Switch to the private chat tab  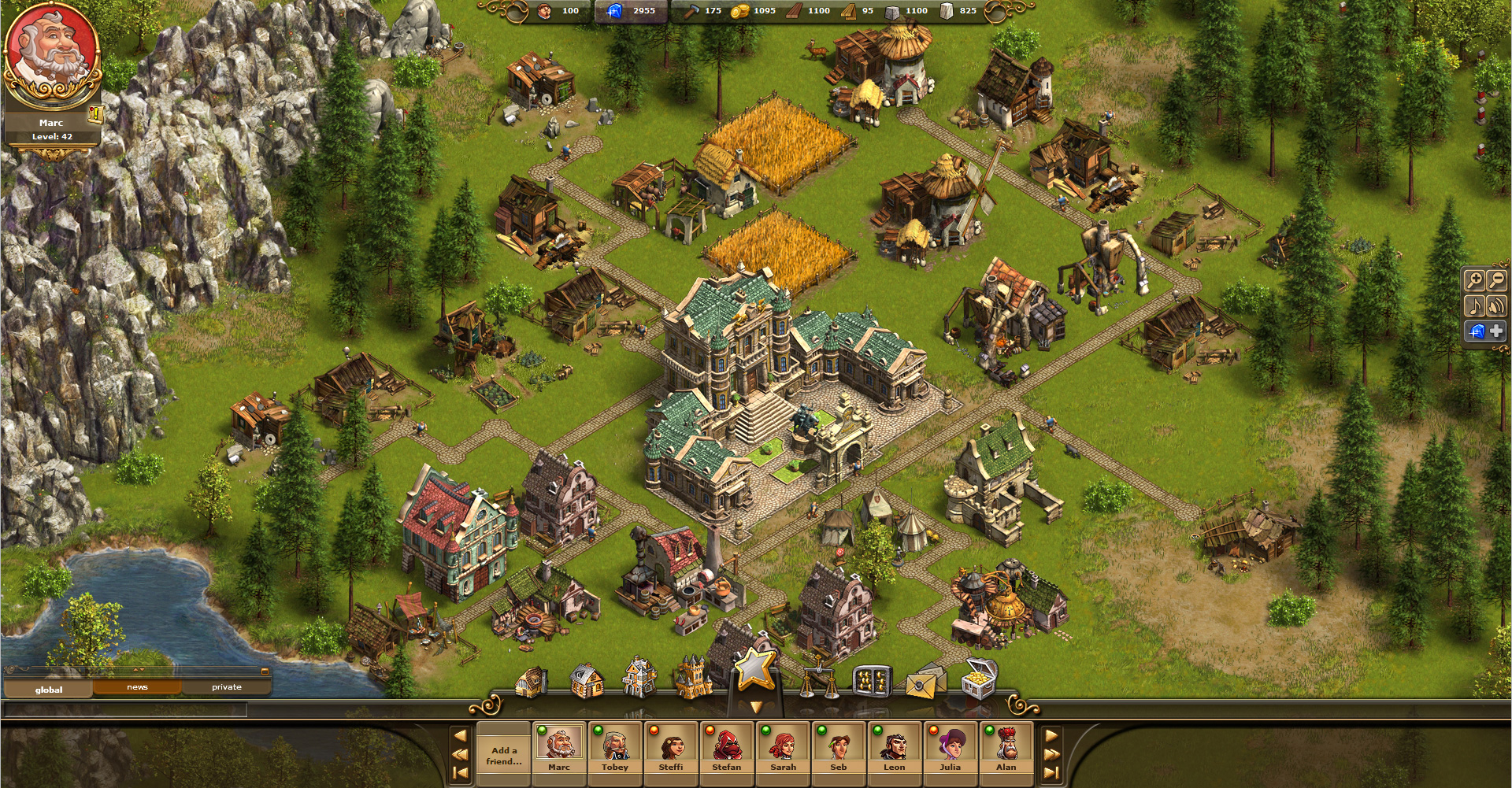coord(228,686)
